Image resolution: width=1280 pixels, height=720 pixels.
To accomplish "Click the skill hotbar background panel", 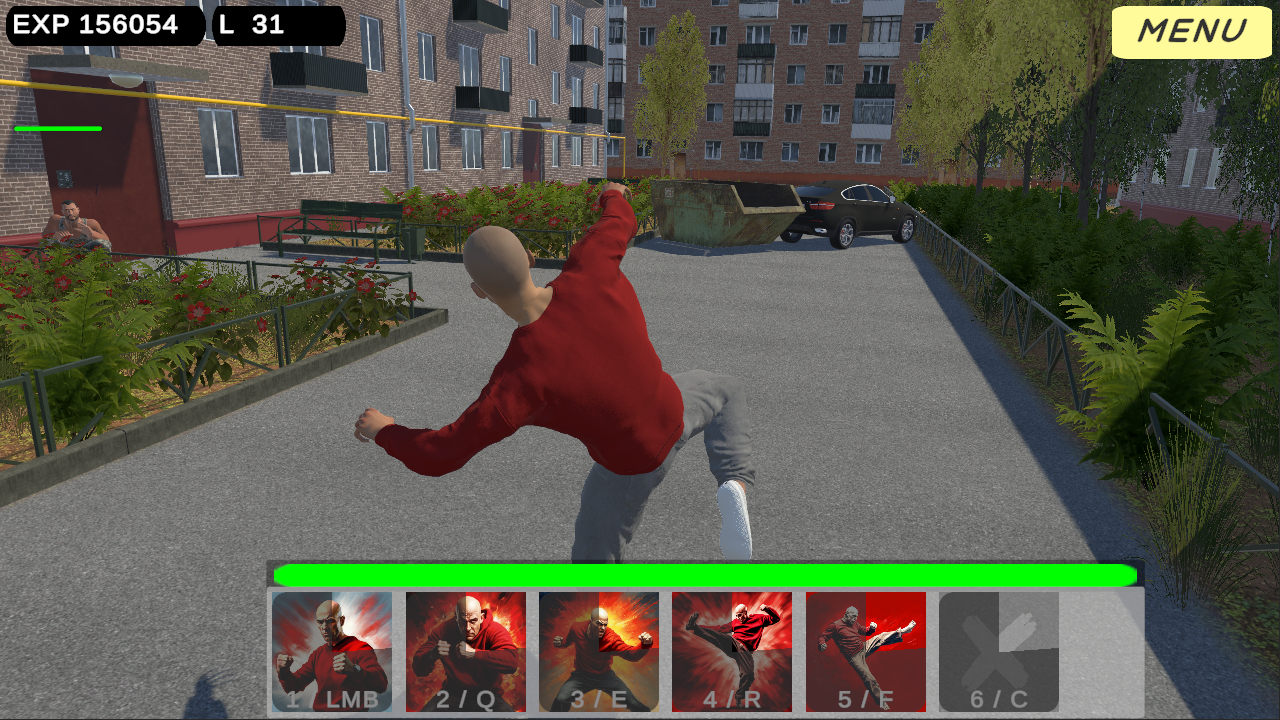I will tap(1100, 650).
